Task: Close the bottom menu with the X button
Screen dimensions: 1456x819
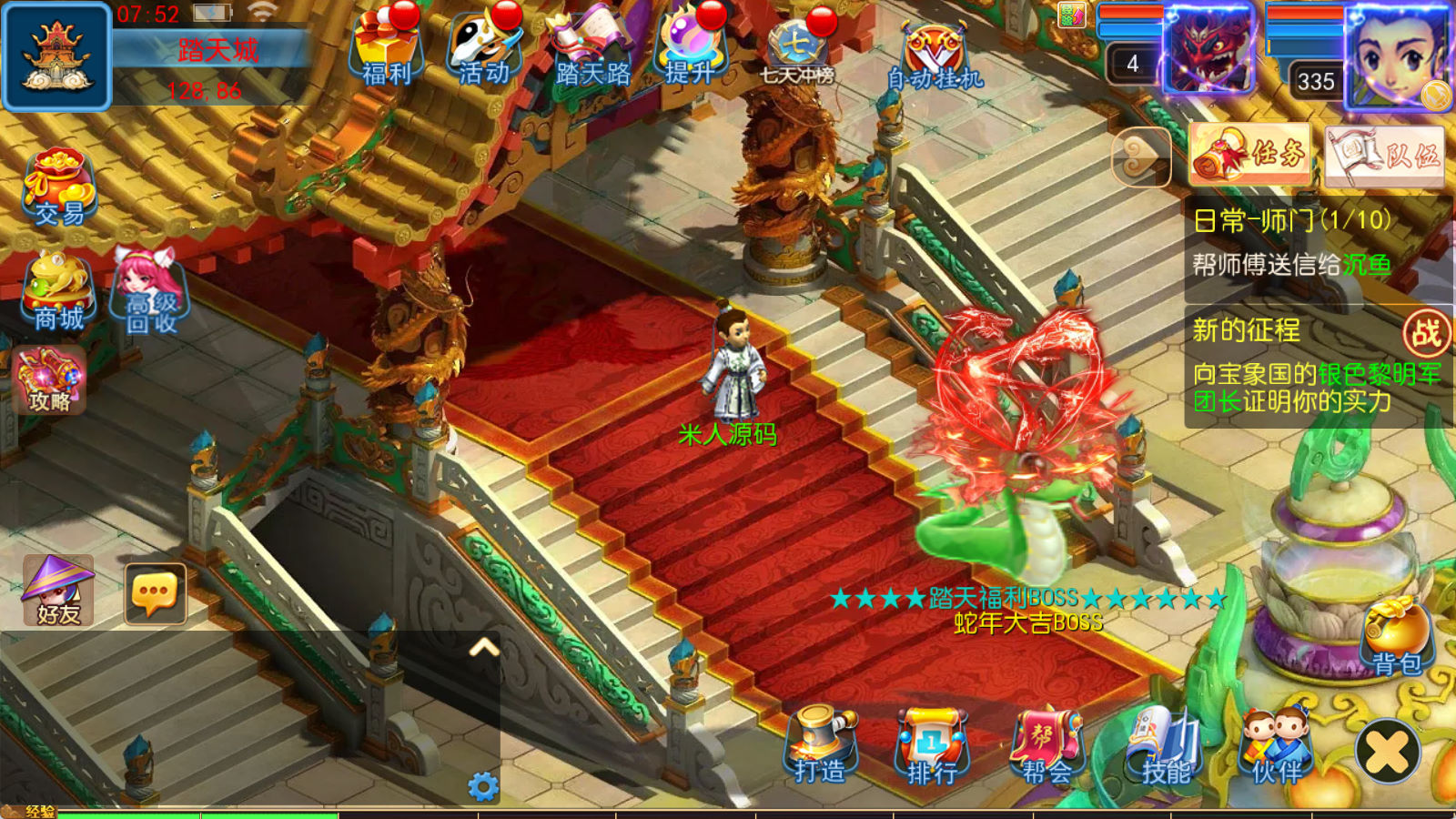Action: coord(1388,752)
